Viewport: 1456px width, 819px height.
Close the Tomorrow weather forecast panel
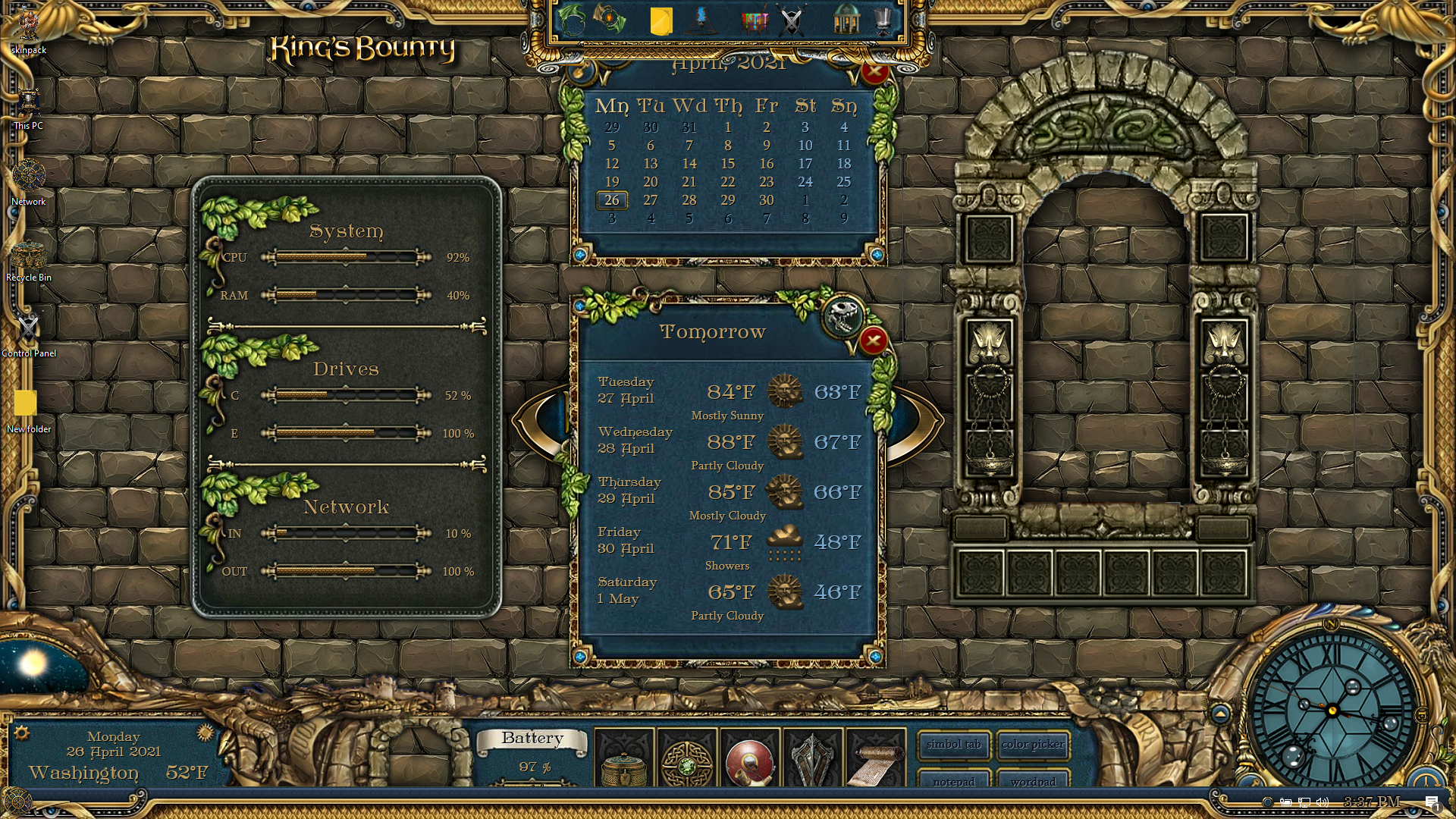(873, 340)
